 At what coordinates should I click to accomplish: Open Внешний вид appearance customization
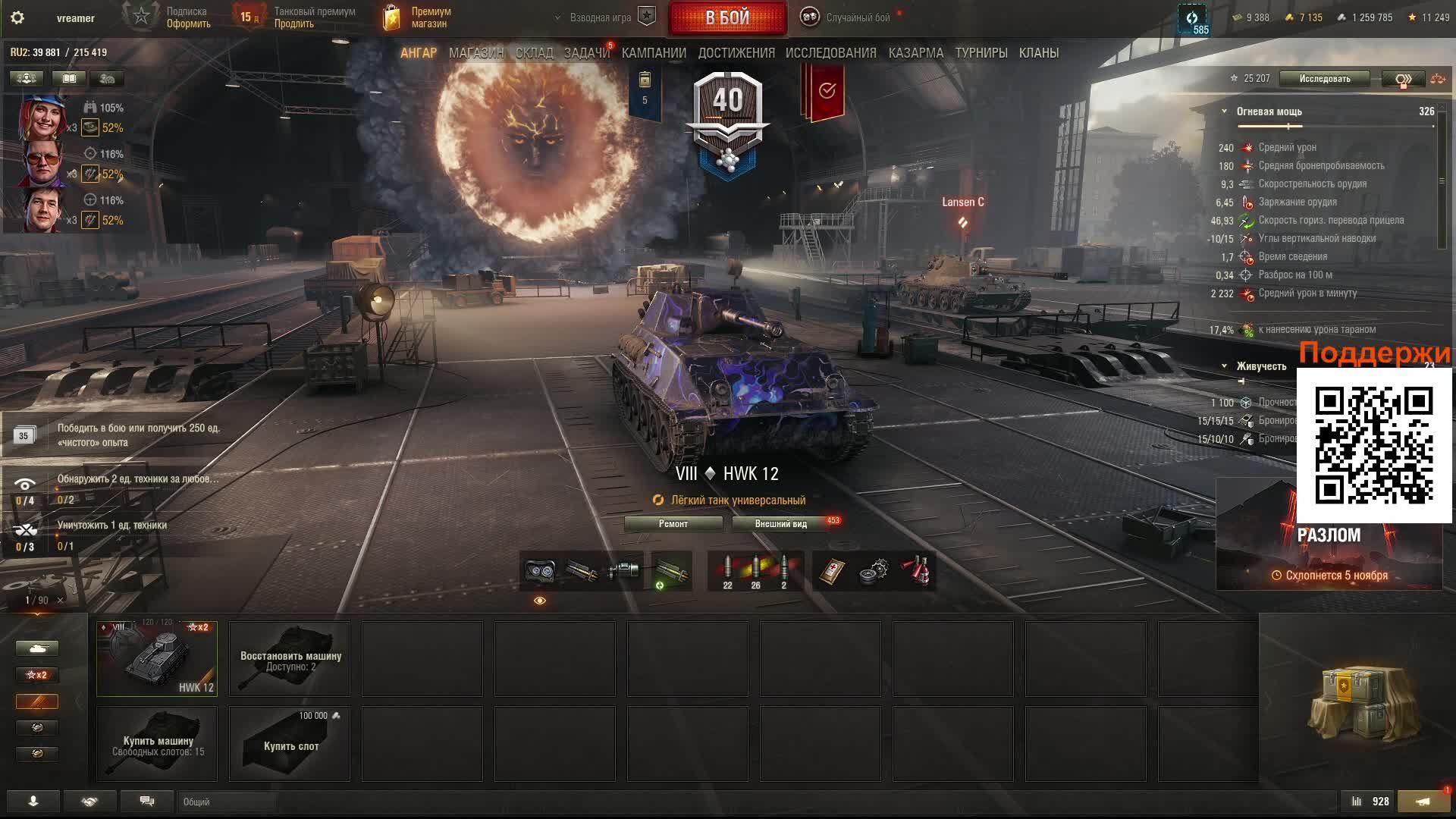pyautogui.click(x=780, y=524)
